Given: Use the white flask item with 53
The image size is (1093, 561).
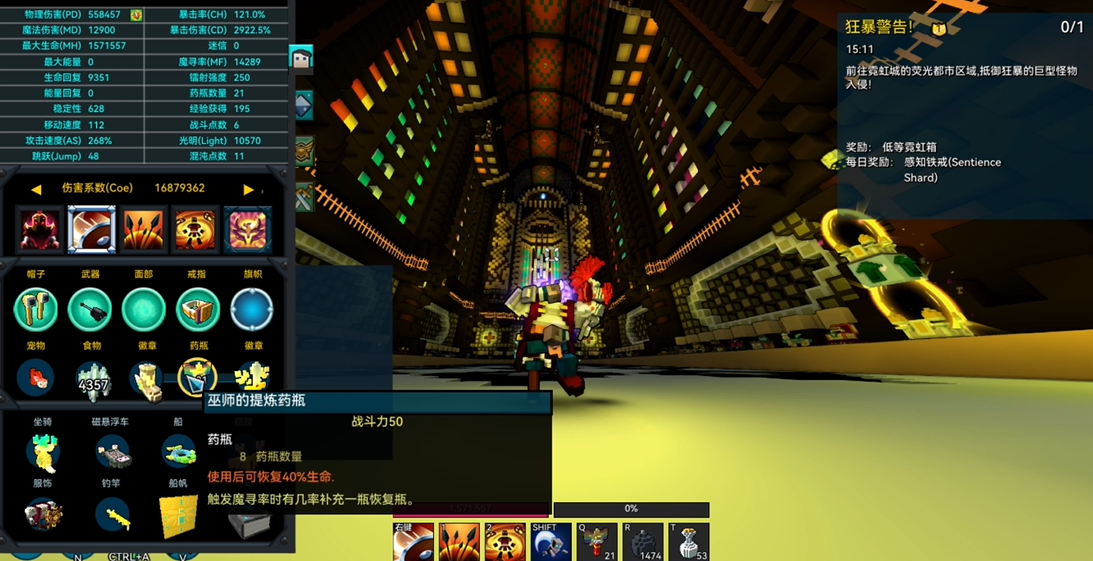Looking at the screenshot, I should point(689,541).
